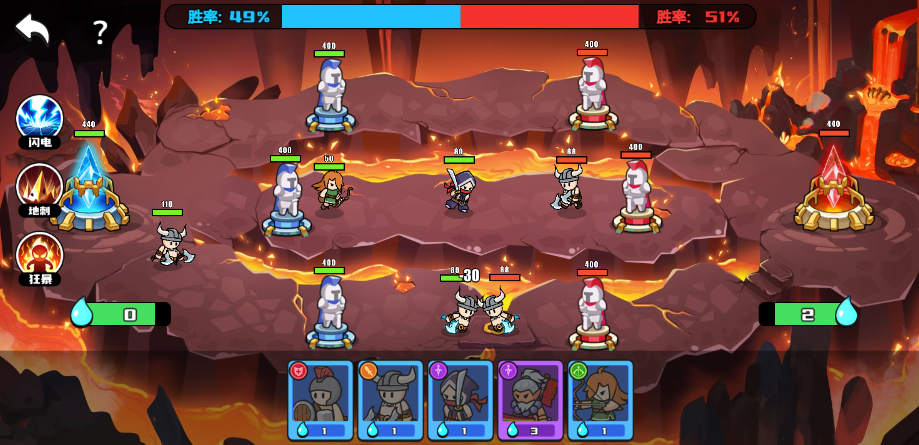
Task: Select the shield knight unit card
Action: point(320,400)
